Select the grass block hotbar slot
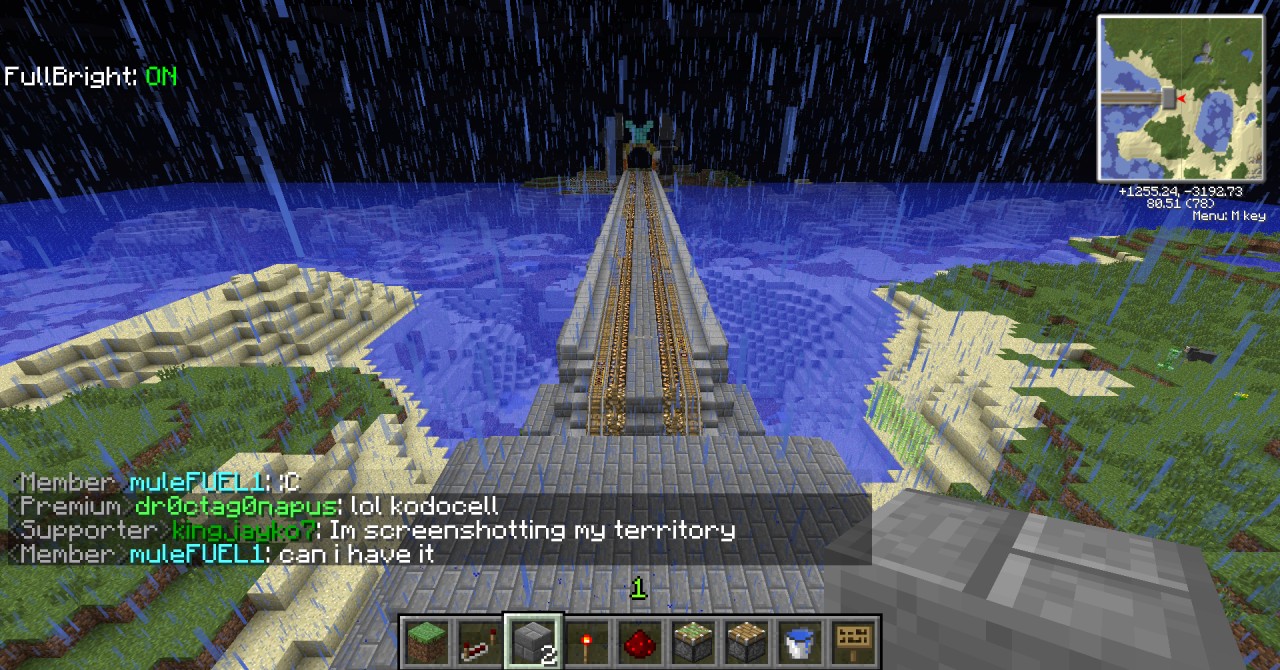The height and width of the screenshot is (670, 1280). click(426, 642)
